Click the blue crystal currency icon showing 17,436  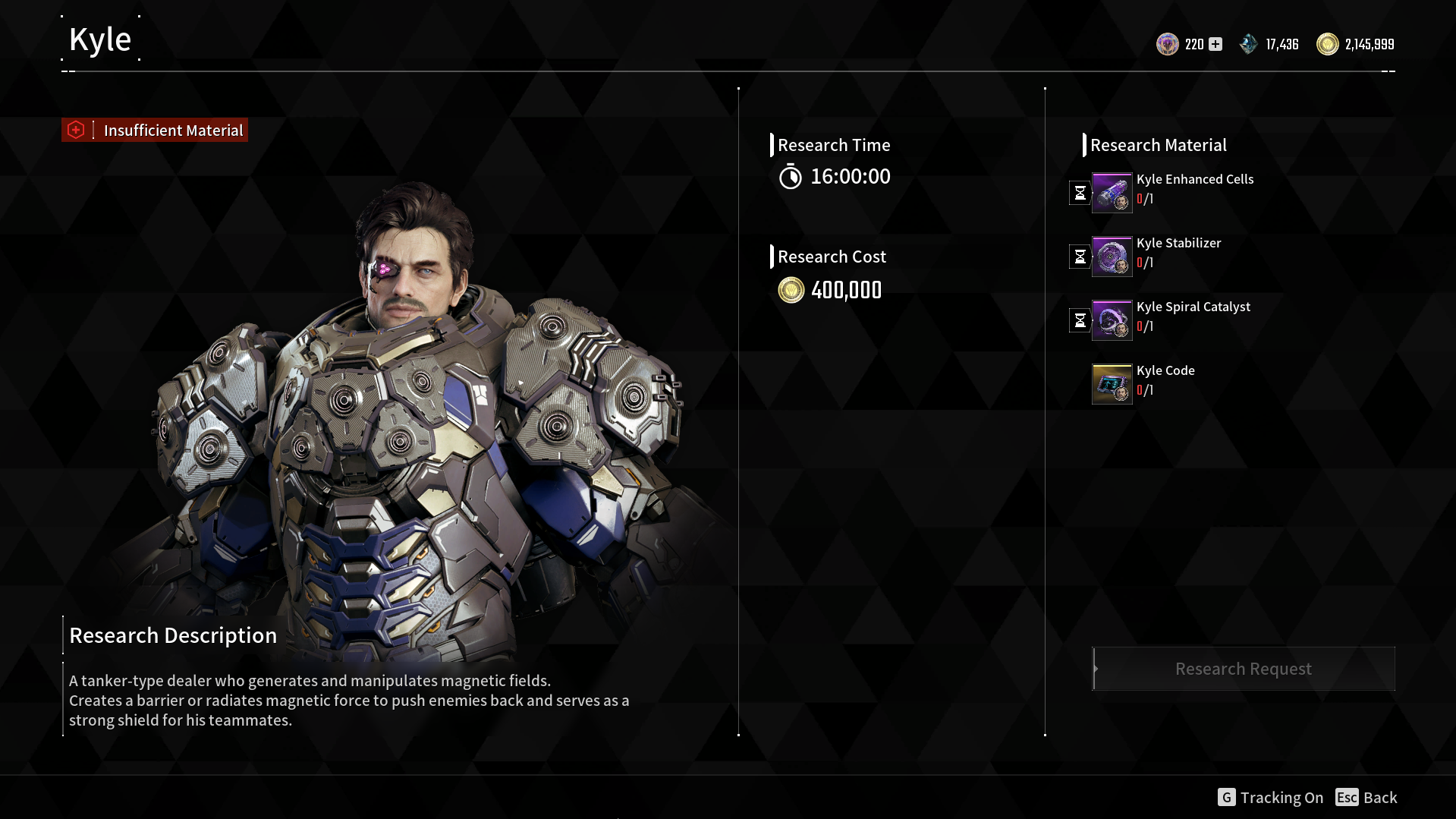[x=1250, y=44]
